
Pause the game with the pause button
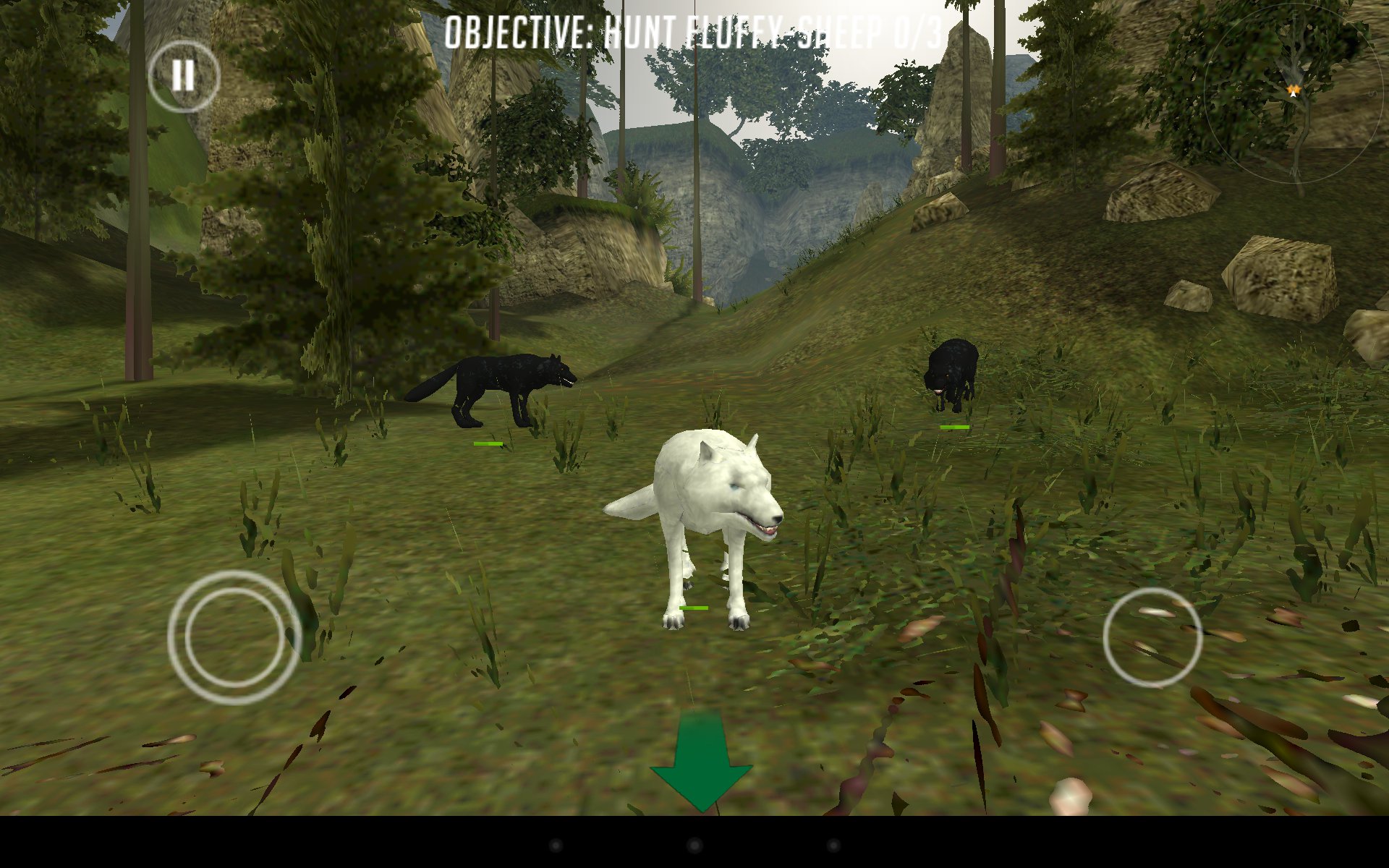(x=183, y=76)
